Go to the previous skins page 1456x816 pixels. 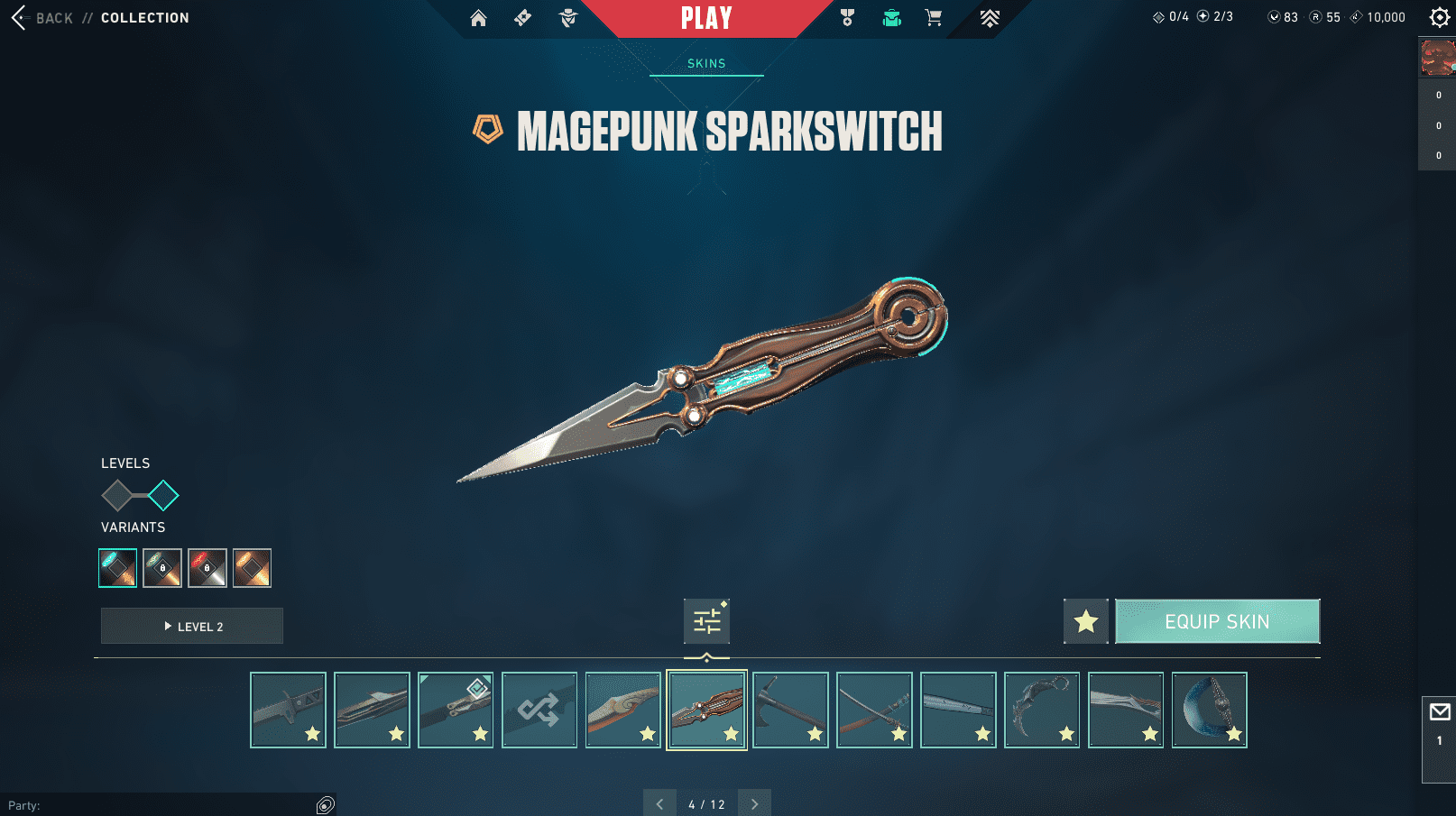coord(659,803)
